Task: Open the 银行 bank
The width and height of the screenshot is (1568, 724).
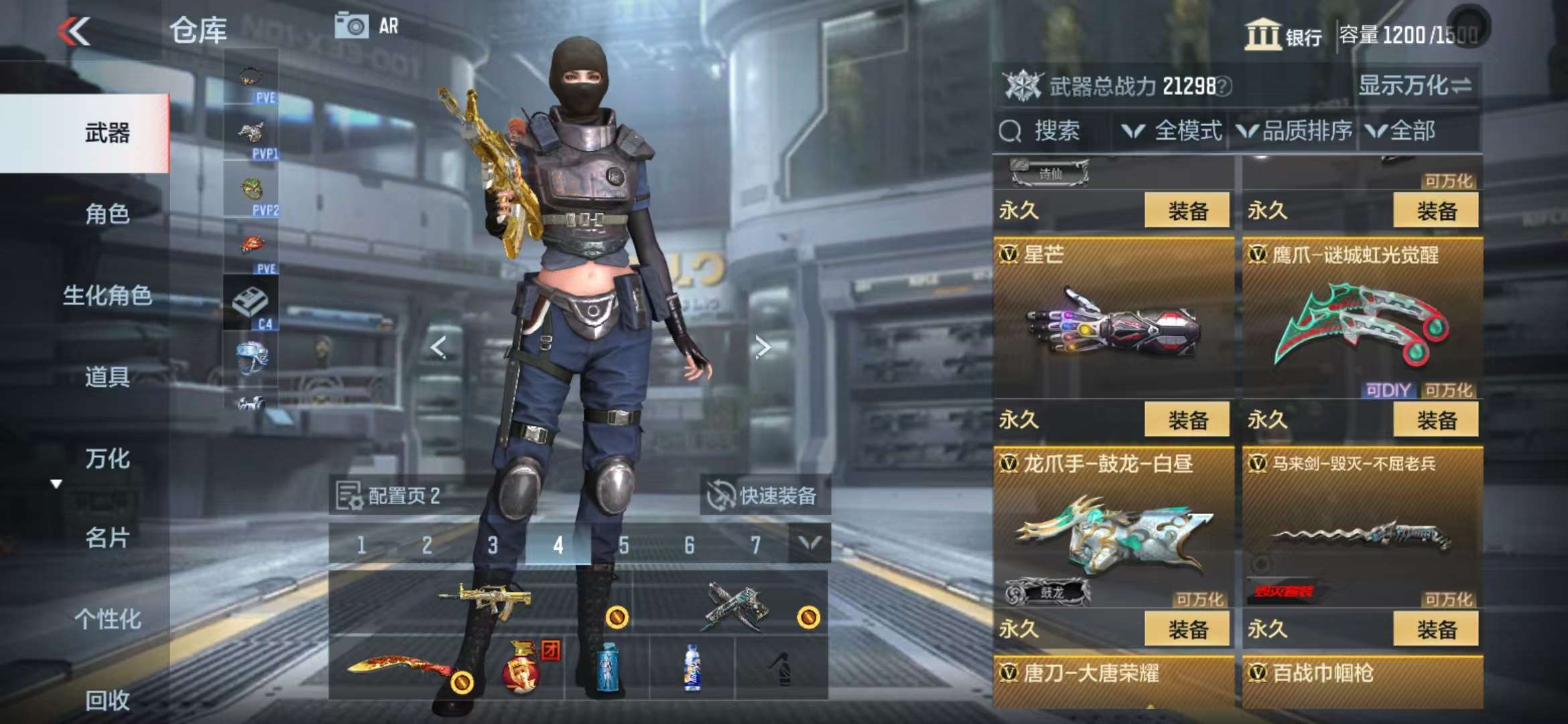Action: pyautogui.click(x=1283, y=34)
